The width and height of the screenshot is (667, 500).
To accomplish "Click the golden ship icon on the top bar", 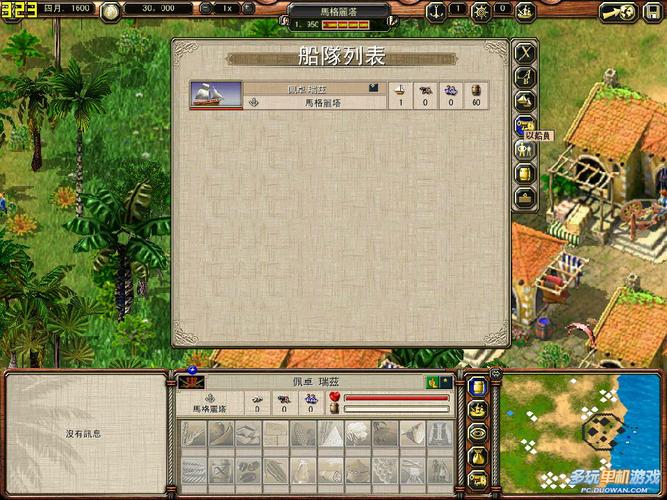I will [x=527, y=12].
